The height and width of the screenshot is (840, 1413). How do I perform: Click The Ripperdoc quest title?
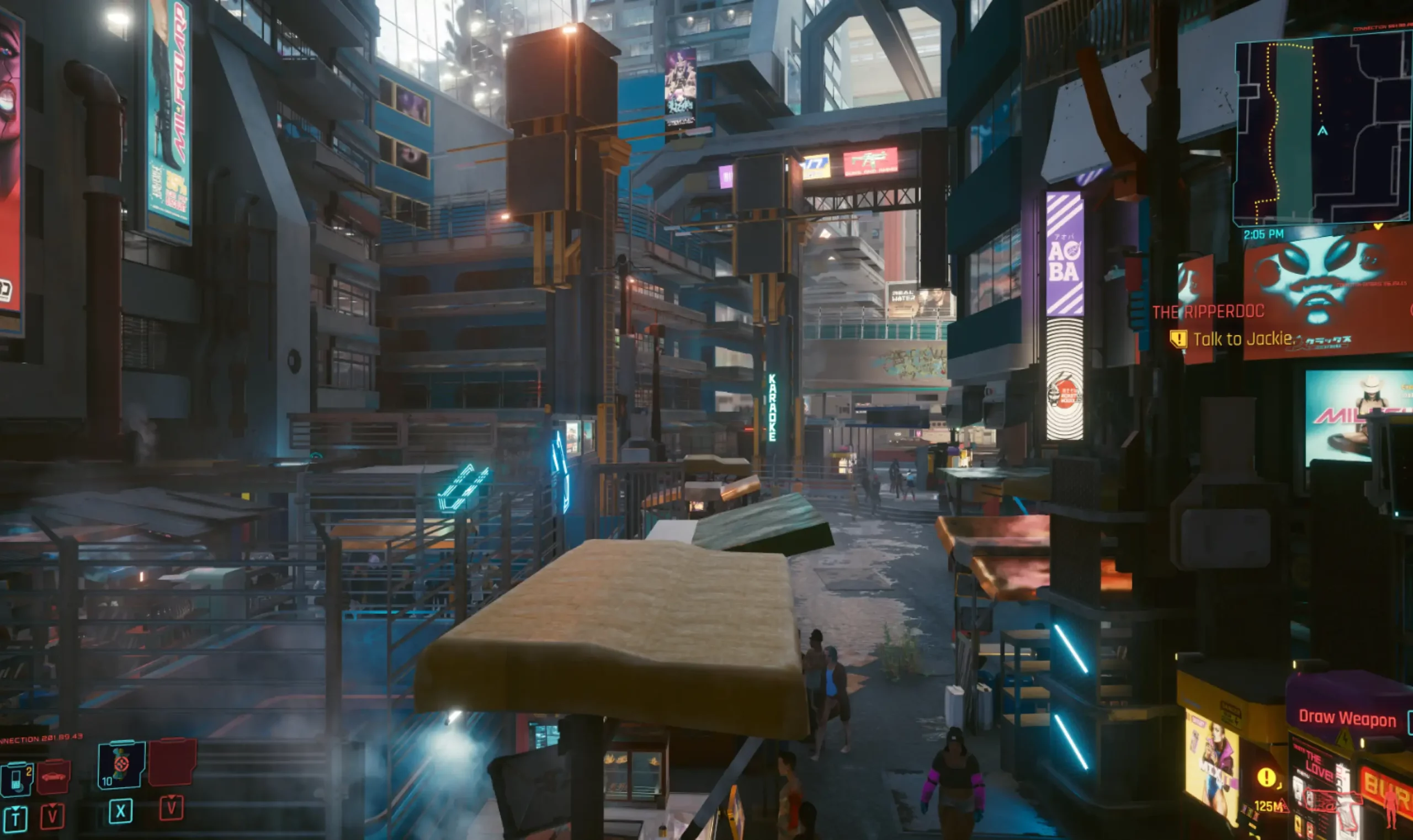1206,311
